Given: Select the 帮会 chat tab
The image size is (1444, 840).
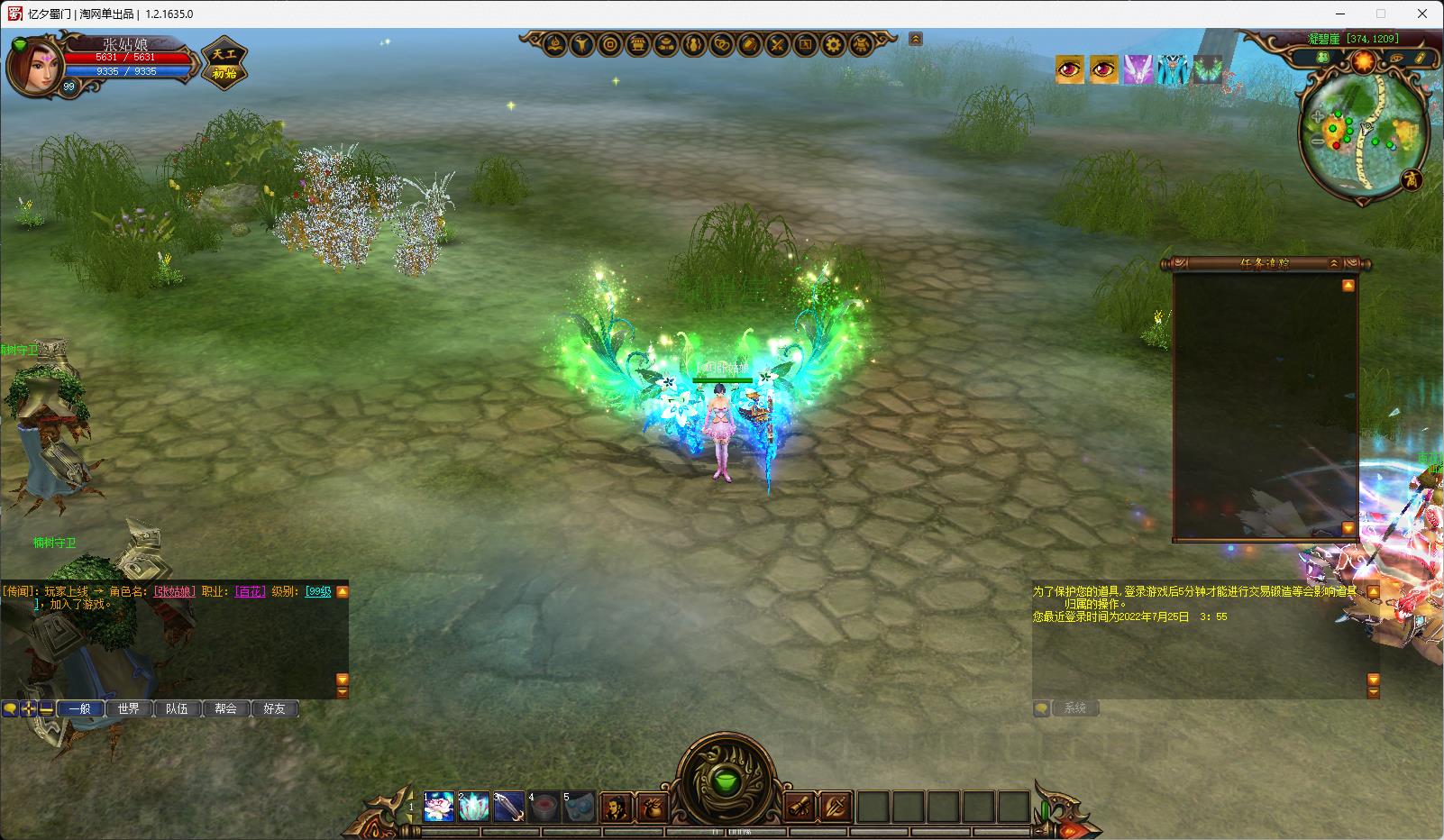Looking at the screenshot, I should (x=225, y=709).
